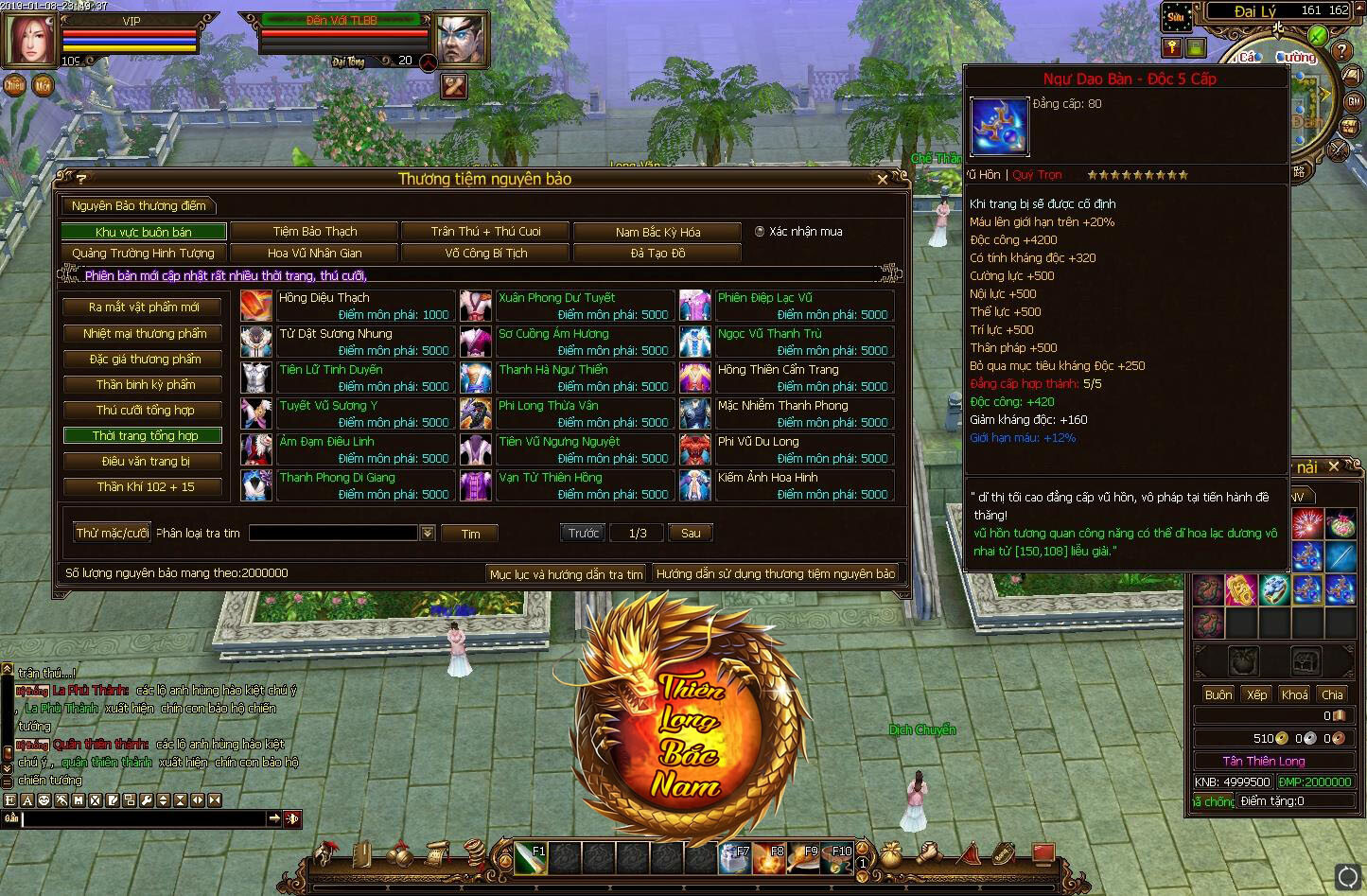
Task: Click the Xếp button in inventory
Action: tap(1256, 694)
